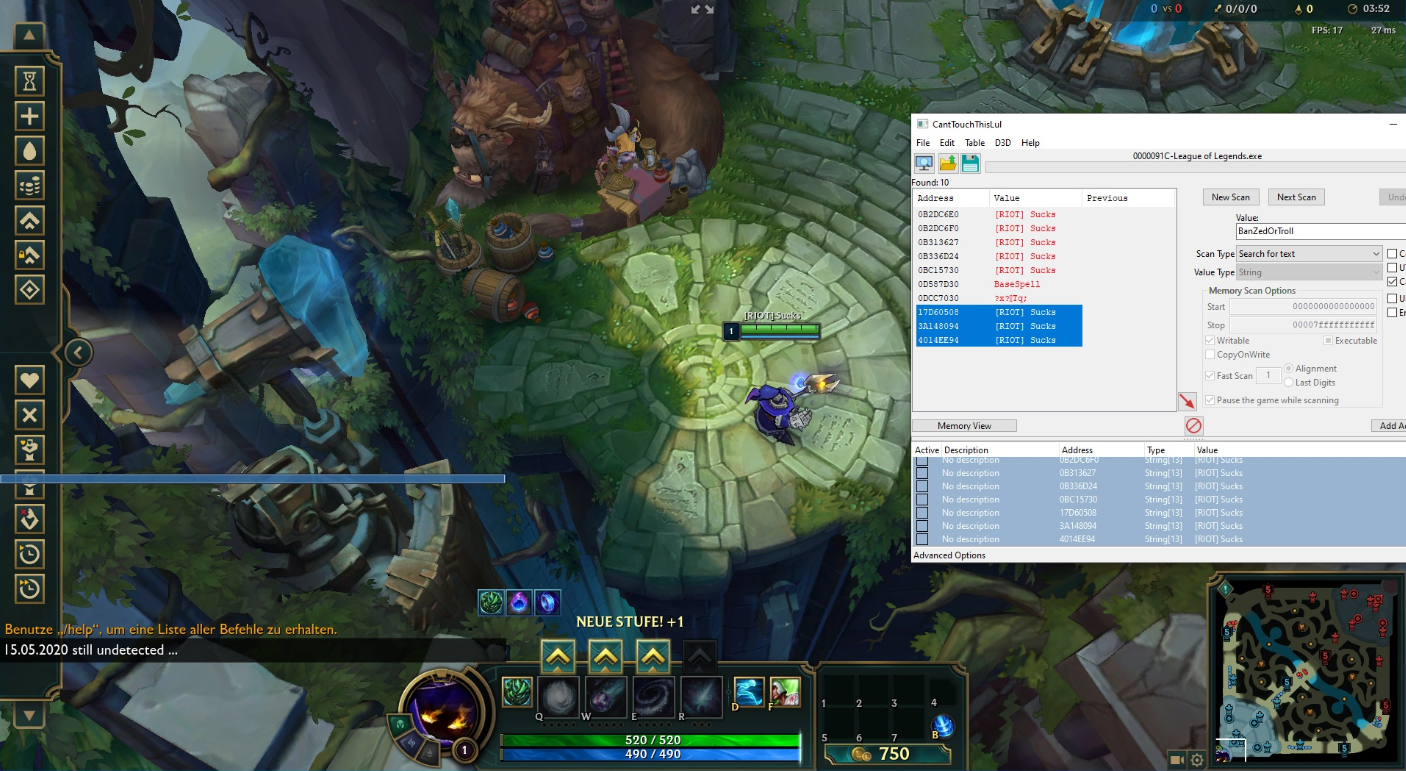
Task: Select the plus icon in the left panel
Action: tap(30, 116)
